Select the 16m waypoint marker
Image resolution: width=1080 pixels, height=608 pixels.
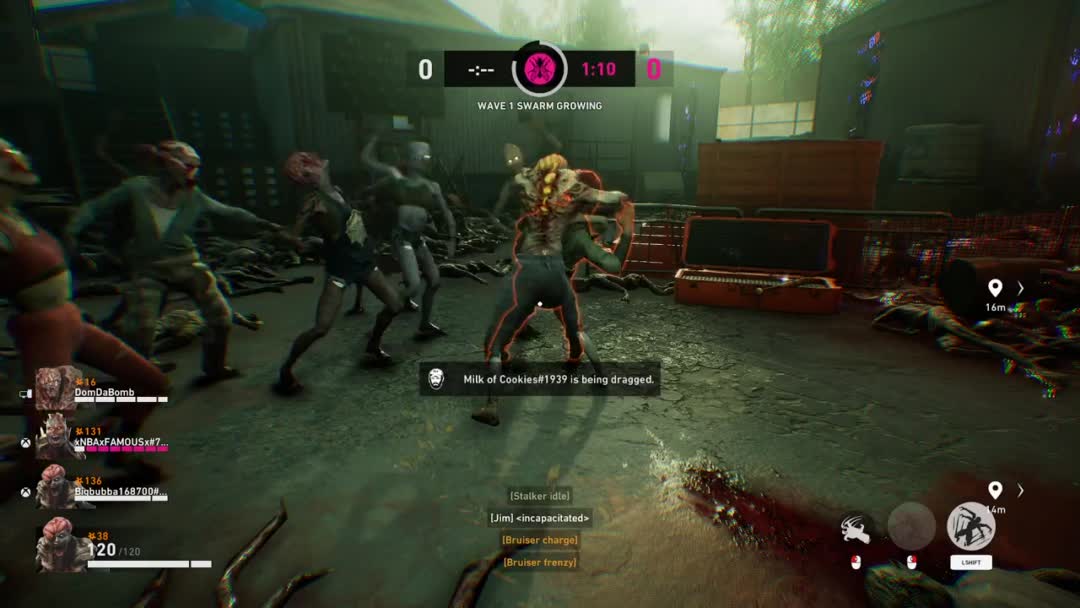pos(995,289)
